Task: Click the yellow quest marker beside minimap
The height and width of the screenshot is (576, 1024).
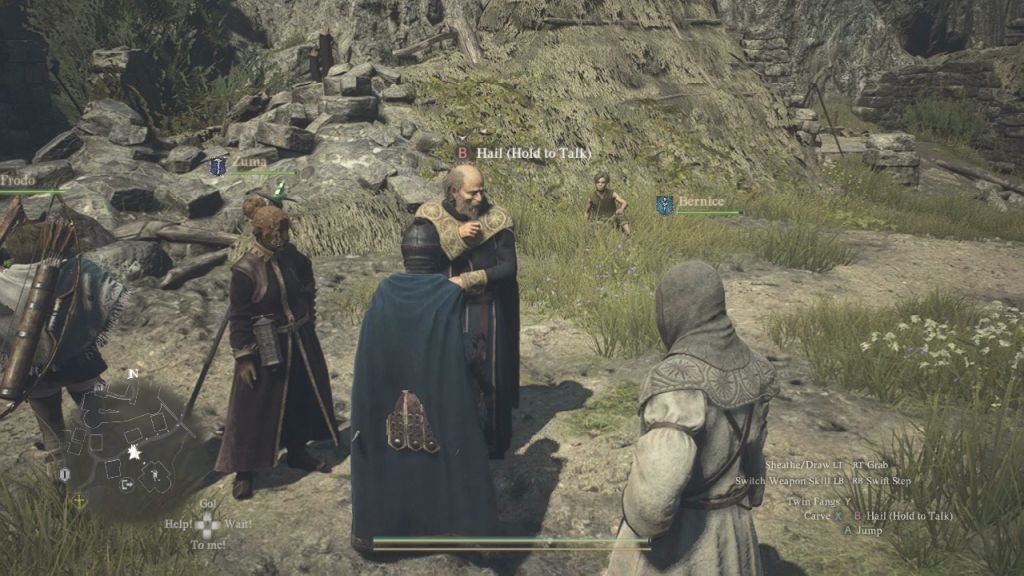Action: [80, 499]
